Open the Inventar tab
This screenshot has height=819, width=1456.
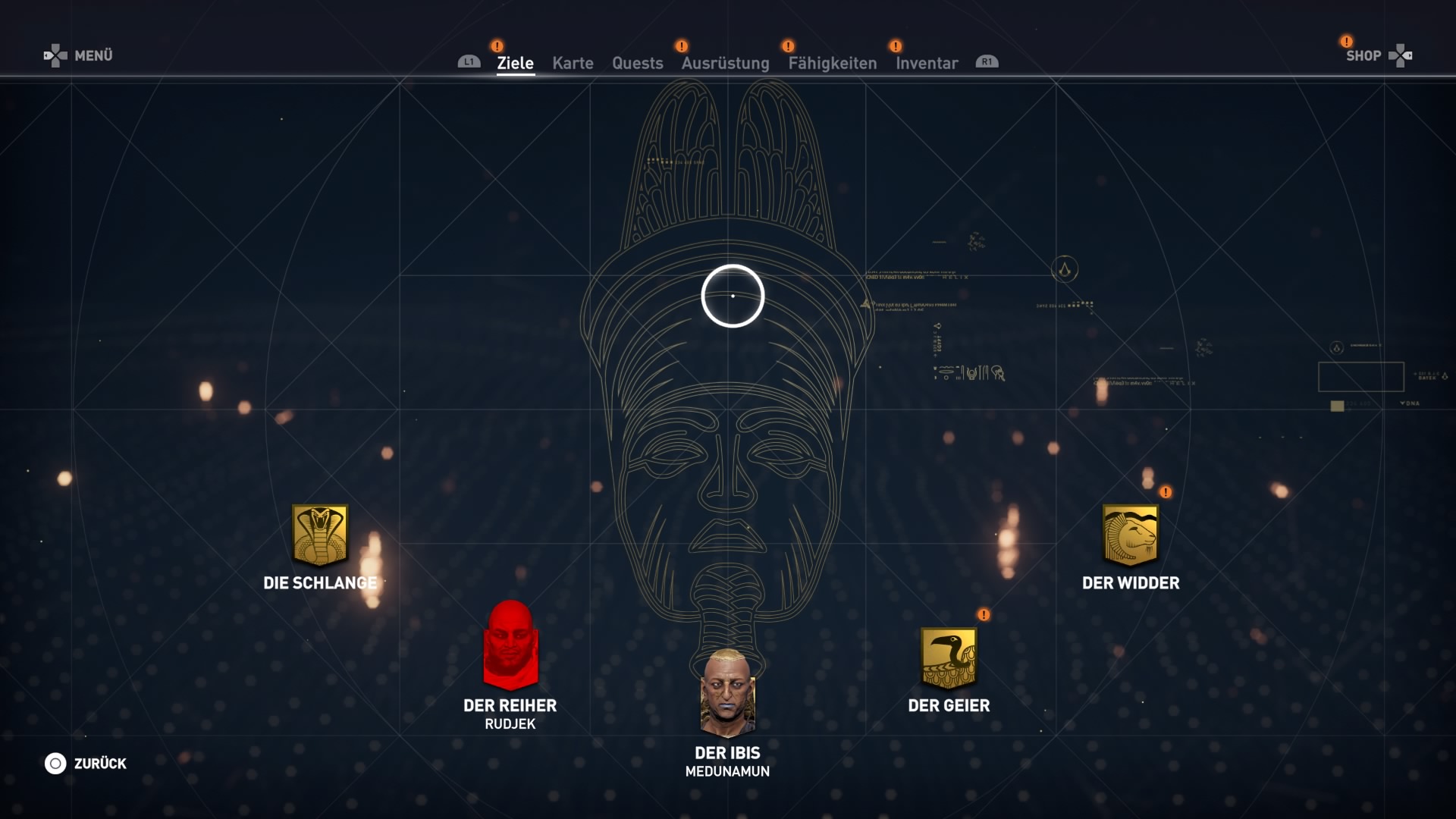tap(927, 63)
